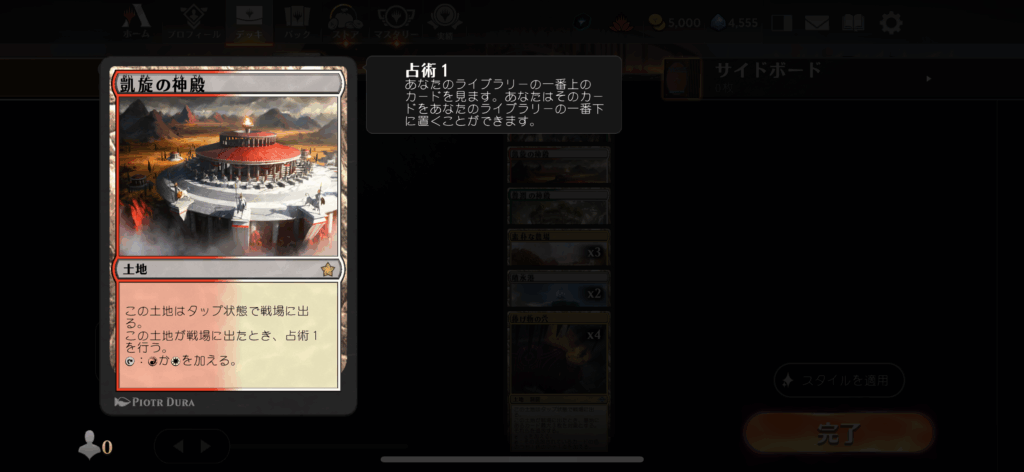The image size is (1024, 472).
Task: Open the book icon in top bar
Action: 853,22
